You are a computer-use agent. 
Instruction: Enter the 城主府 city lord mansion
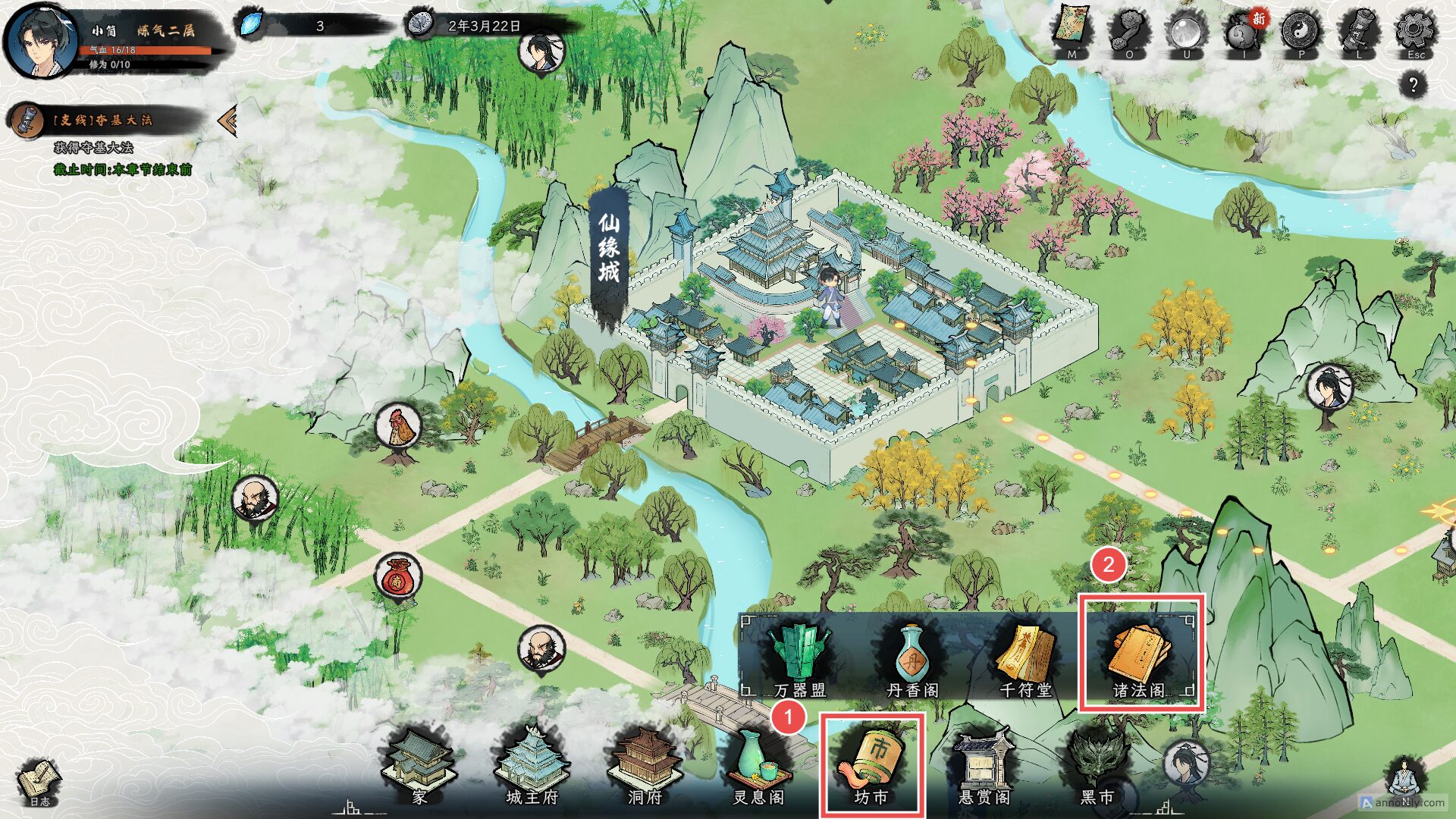click(532, 766)
